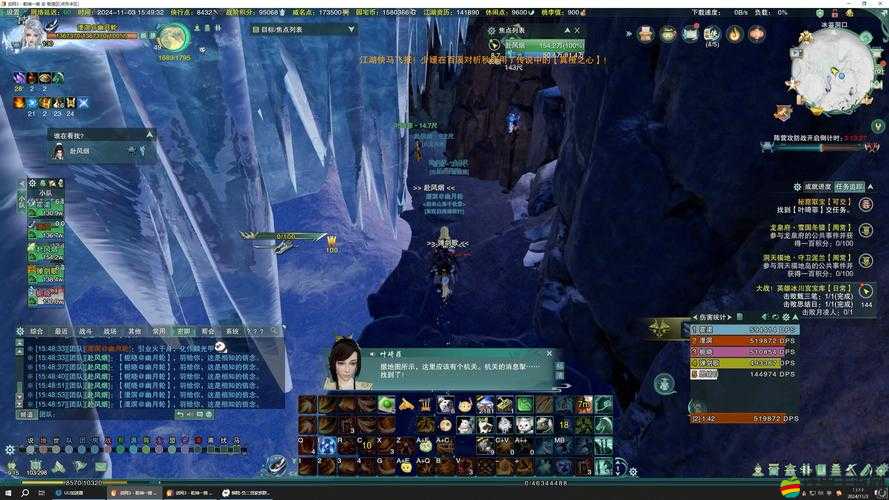
Task: Click the 频道 channel button
Action: coord(26,414)
